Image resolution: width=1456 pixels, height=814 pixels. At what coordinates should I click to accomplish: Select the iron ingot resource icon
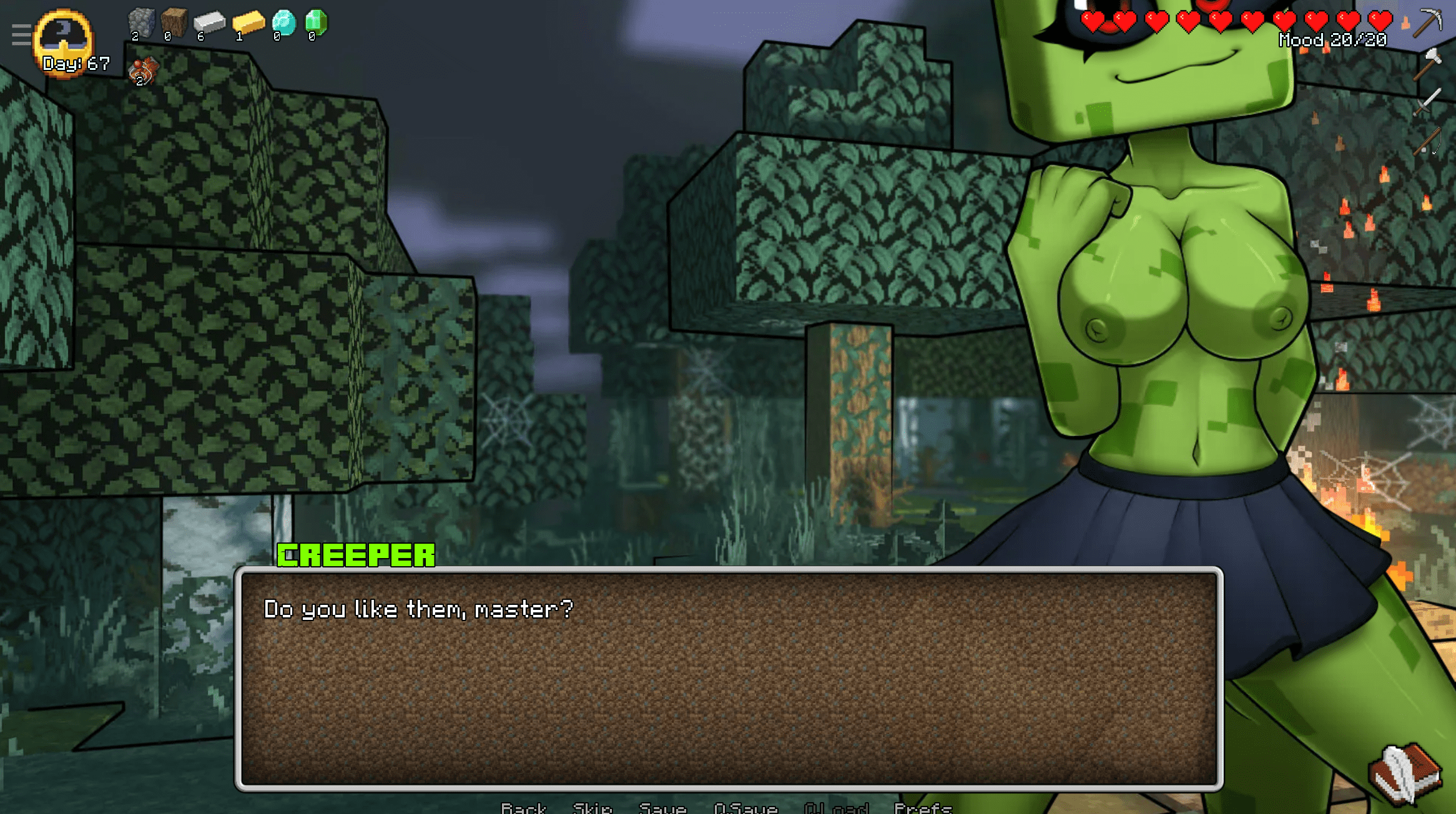[209, 23]
